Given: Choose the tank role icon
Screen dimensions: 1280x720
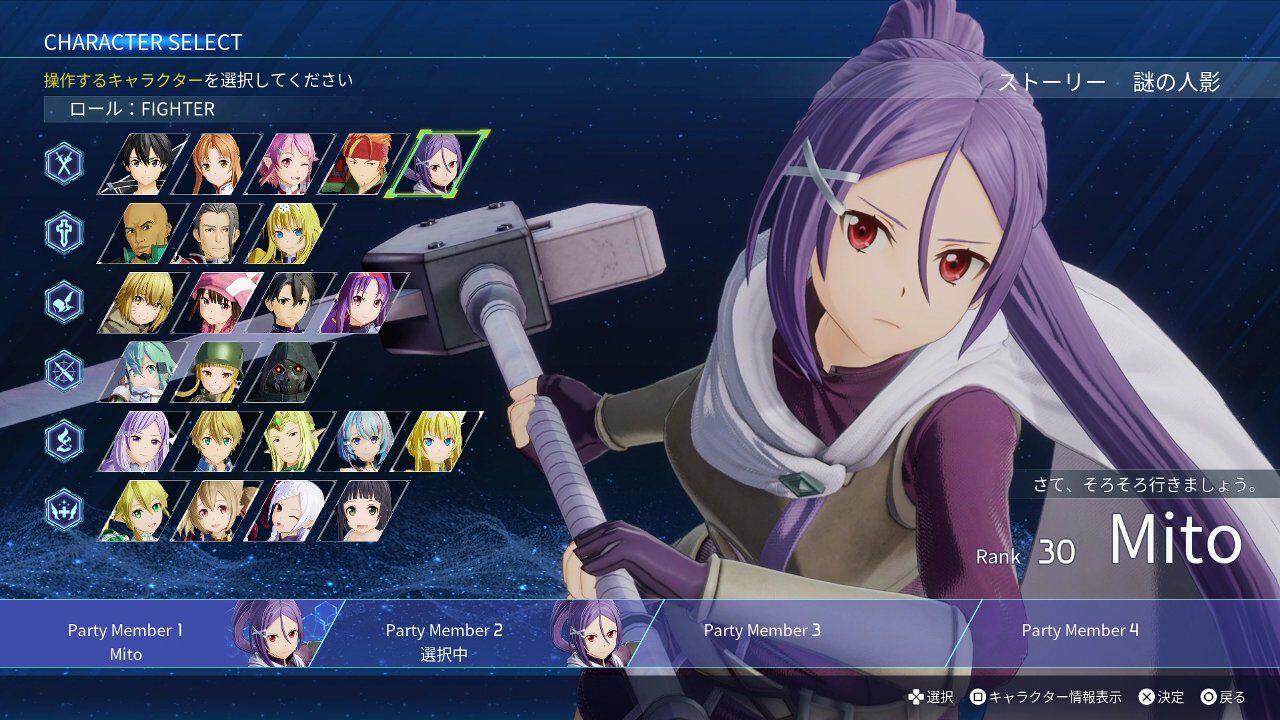Looking at the screenshot, I should point(64,233).
